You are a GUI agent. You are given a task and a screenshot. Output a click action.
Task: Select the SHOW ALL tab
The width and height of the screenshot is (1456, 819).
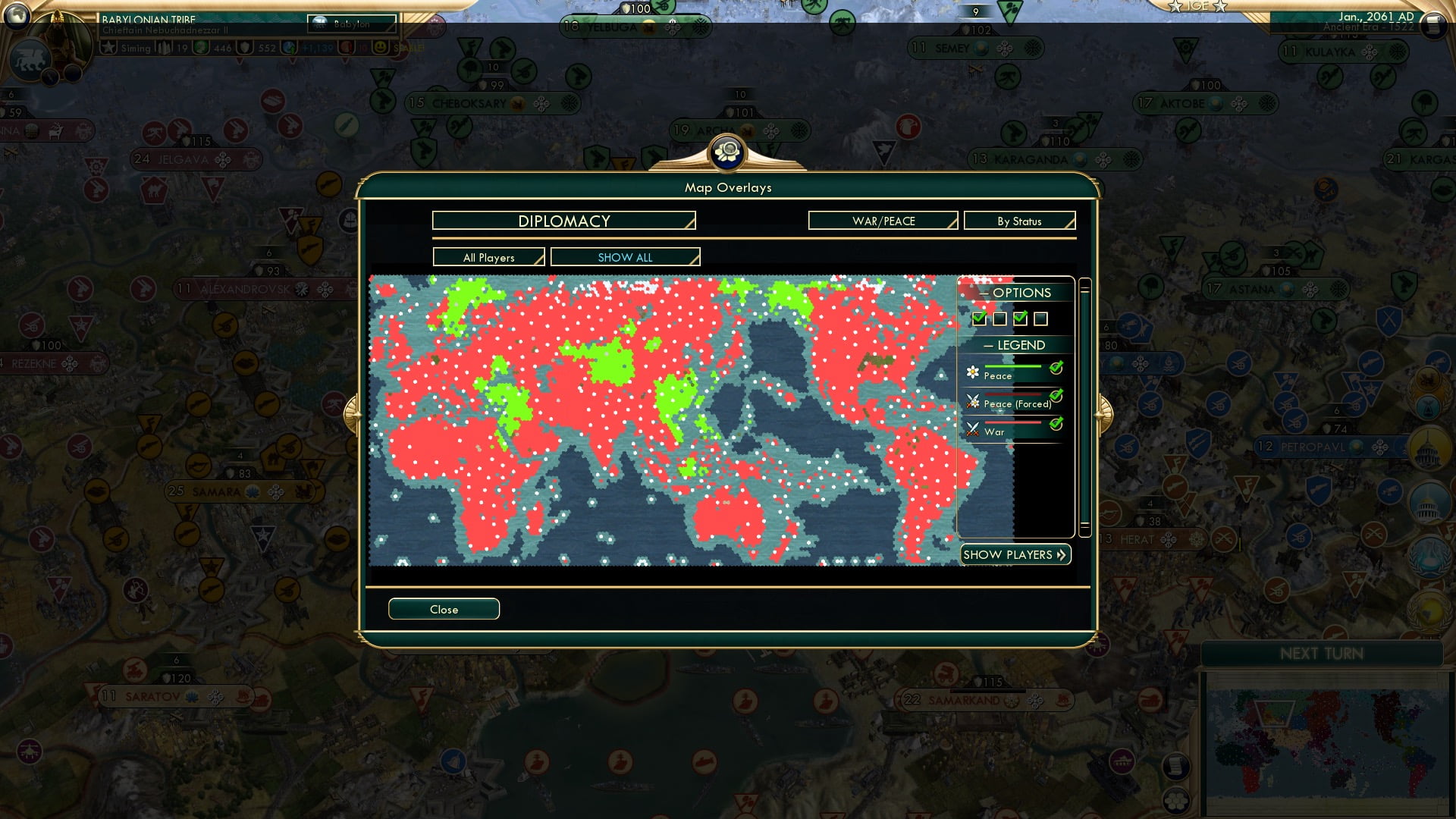pyautogui.click(x=624, y=257)
